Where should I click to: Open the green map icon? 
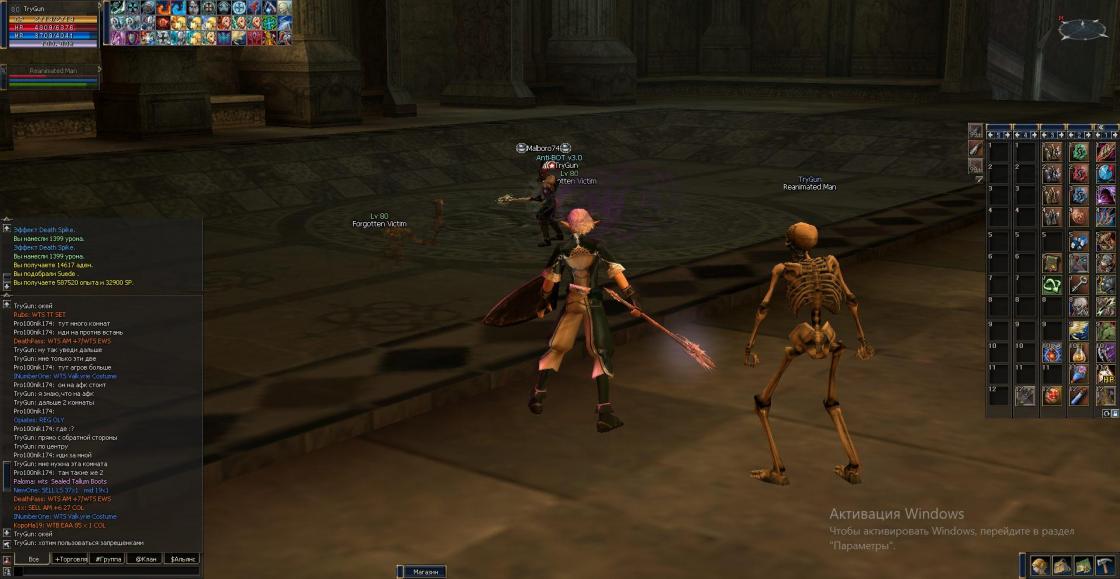click(1083, 566)
